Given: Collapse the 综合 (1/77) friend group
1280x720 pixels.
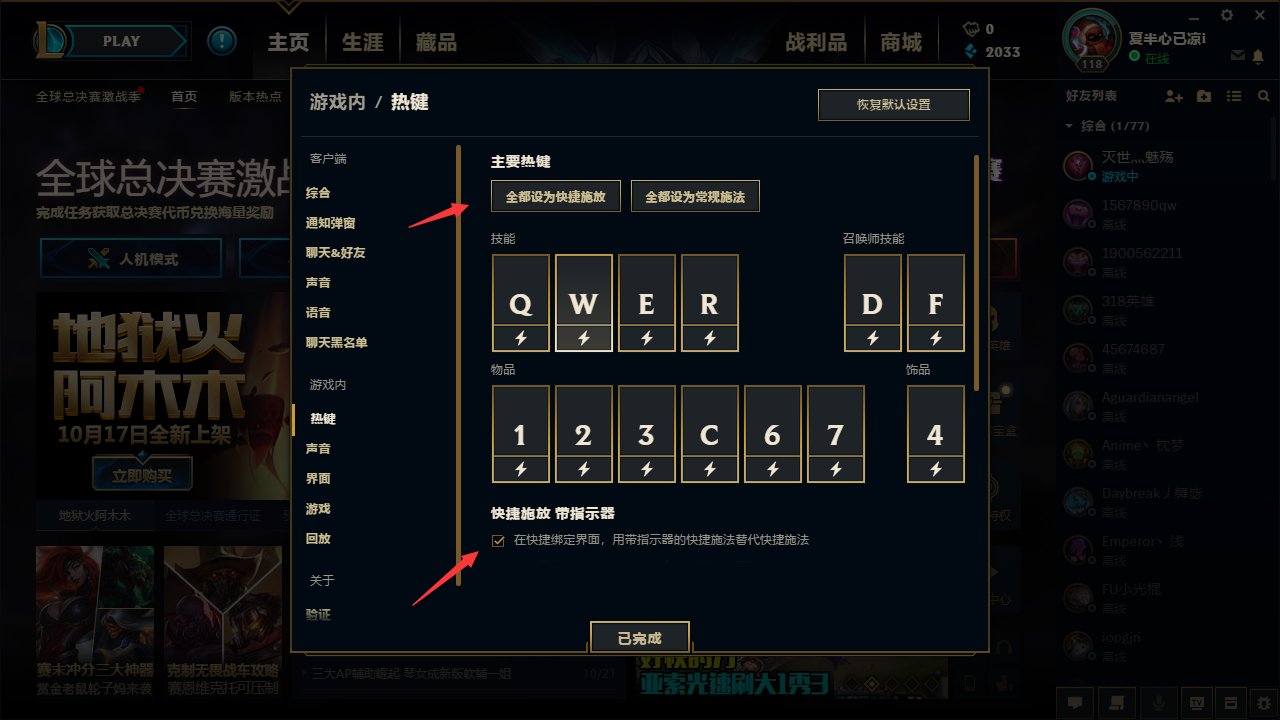Looking at the screenshot, I should tap(1069, 126).
